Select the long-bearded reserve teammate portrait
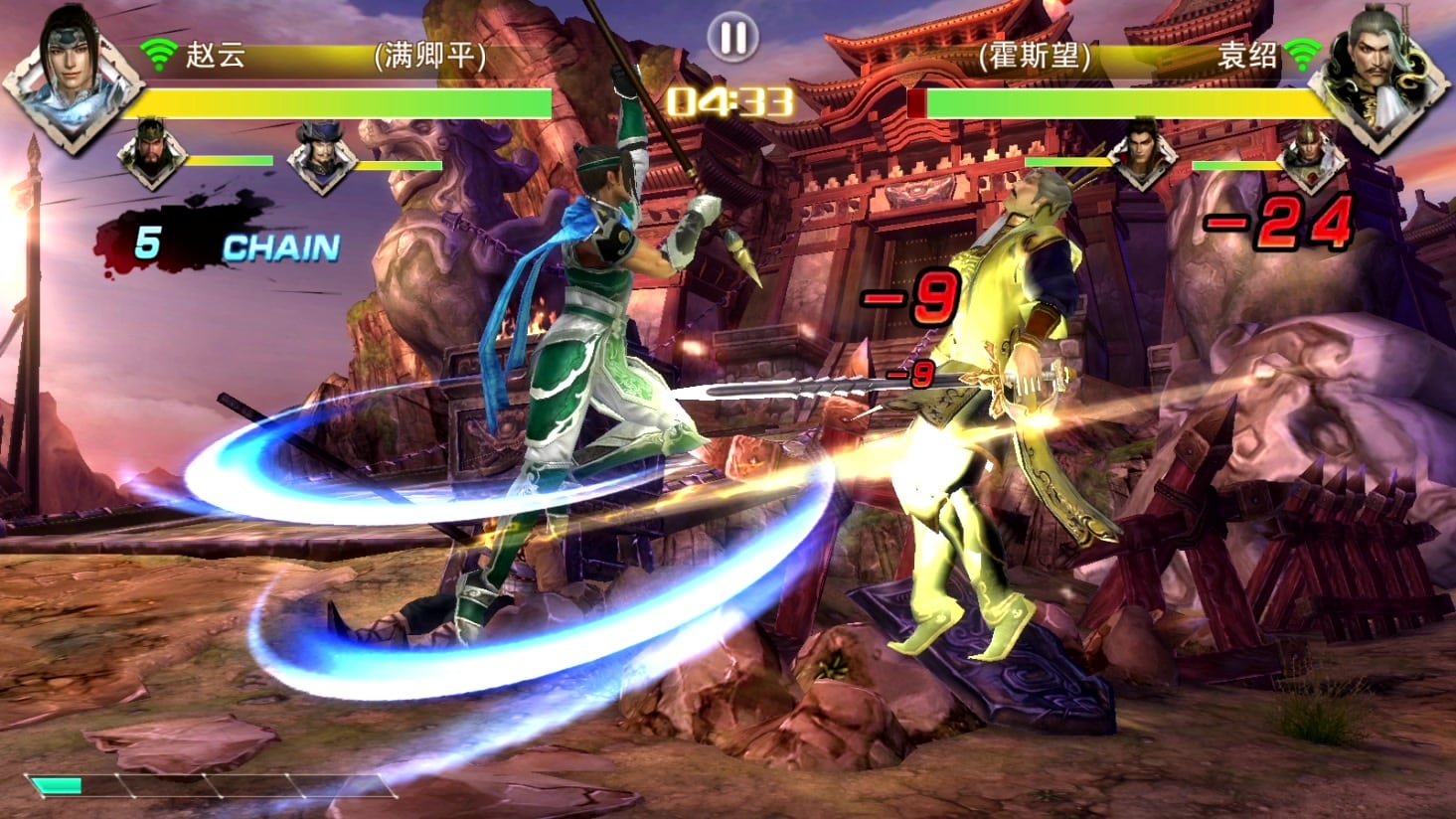 tap(151, 155)
